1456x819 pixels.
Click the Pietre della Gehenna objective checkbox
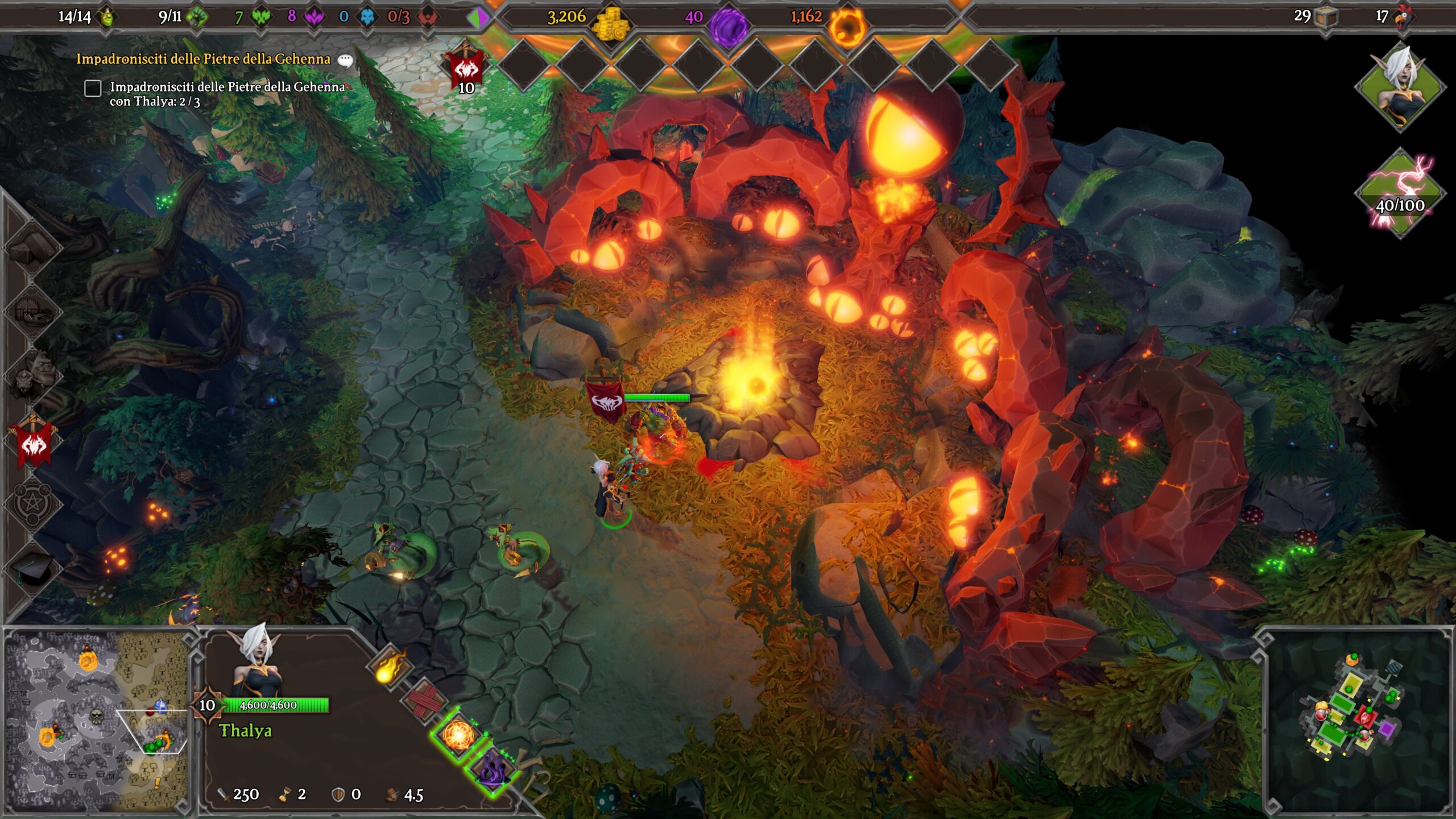(93, 88)
